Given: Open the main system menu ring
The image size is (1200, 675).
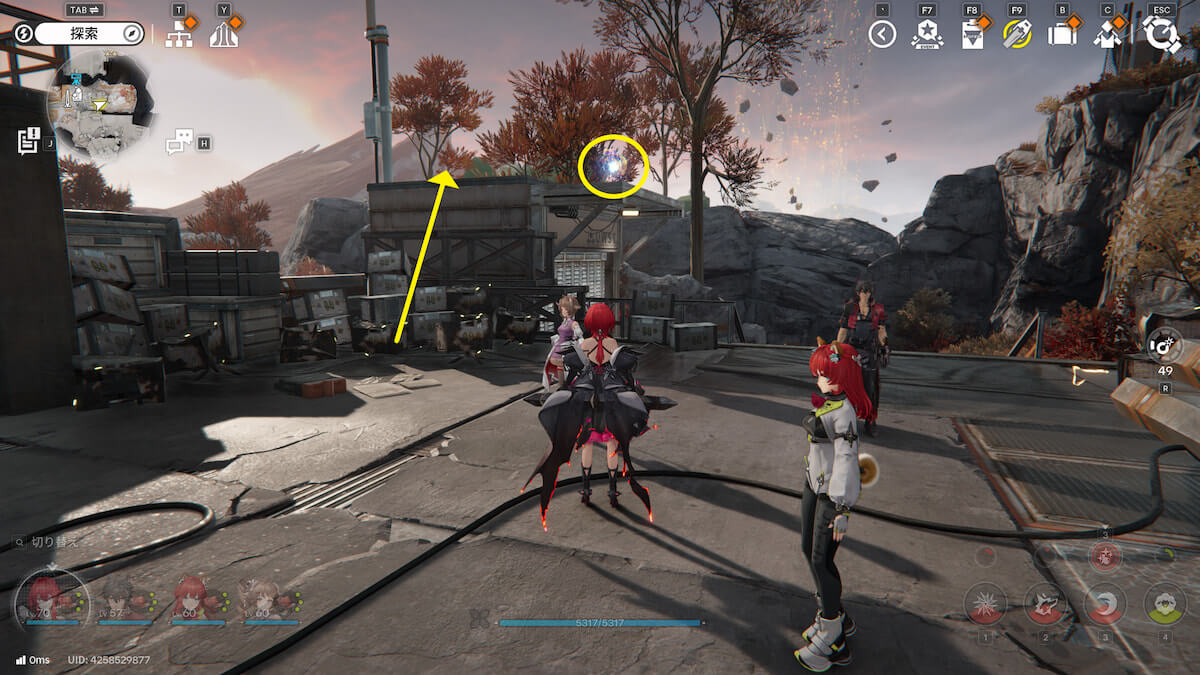Looking at the screenshot, I should (x=1162, y=34).
